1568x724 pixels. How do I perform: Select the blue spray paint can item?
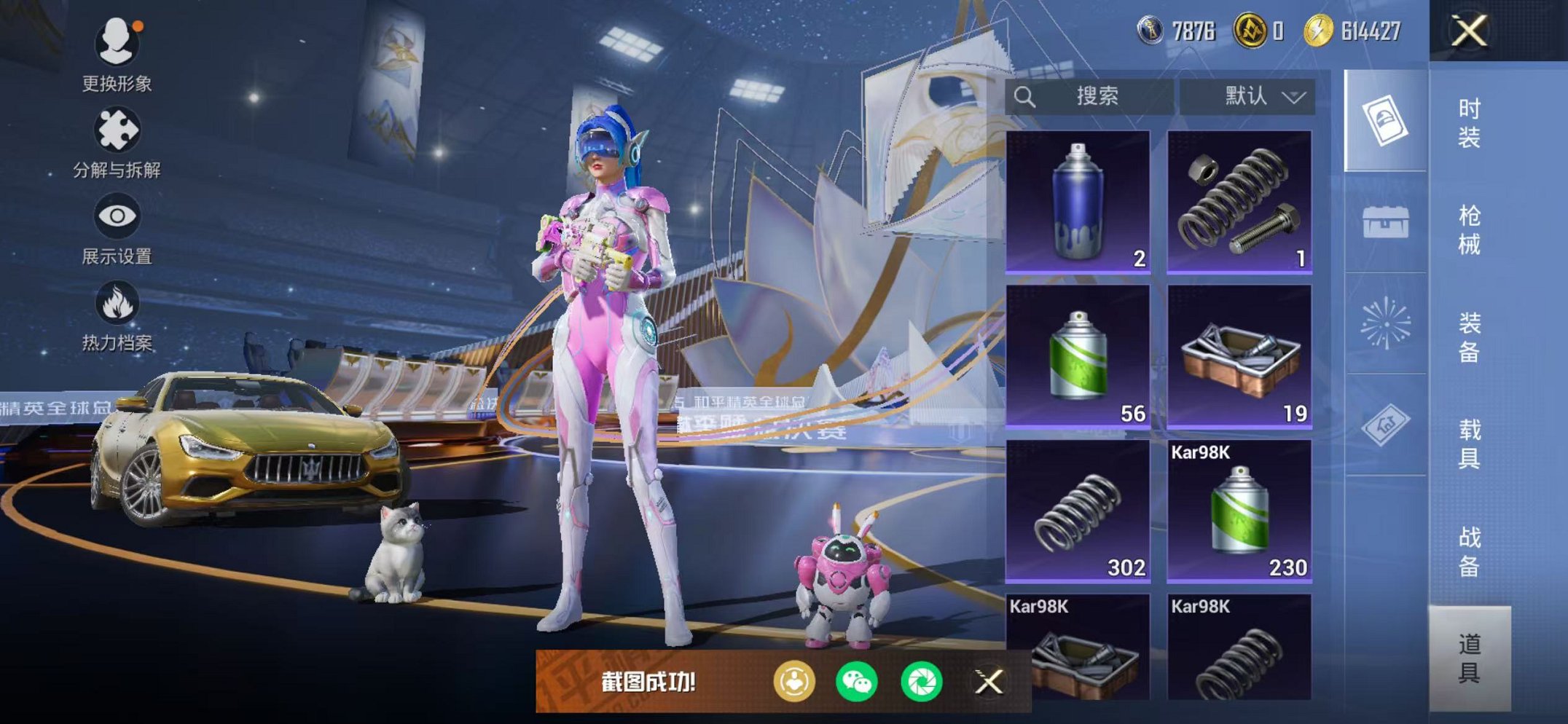1078,202
